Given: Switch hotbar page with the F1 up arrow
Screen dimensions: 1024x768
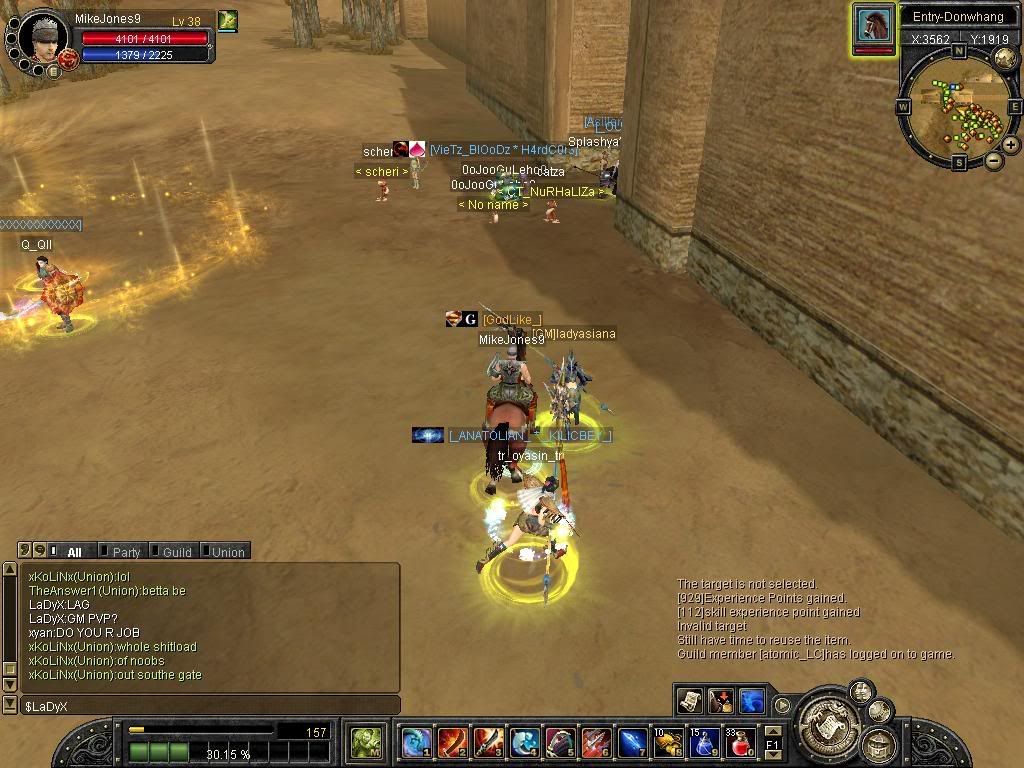Looking at the screenshot, I should (x=772, y=733).
